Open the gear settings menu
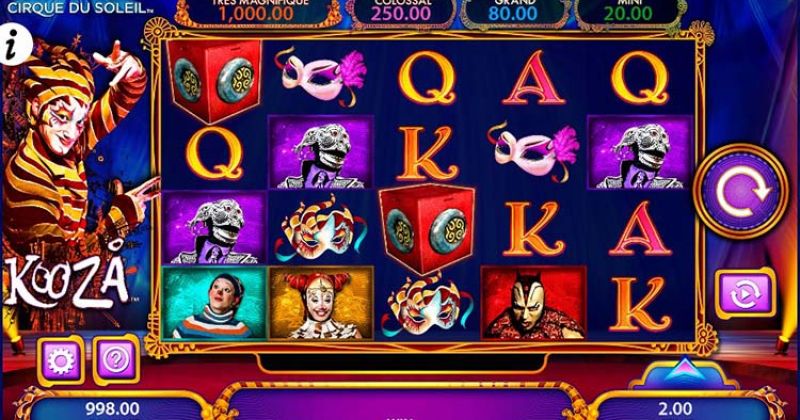Viewport: 800px width, 420px height. pyautogui.click(x=59, y=358)
